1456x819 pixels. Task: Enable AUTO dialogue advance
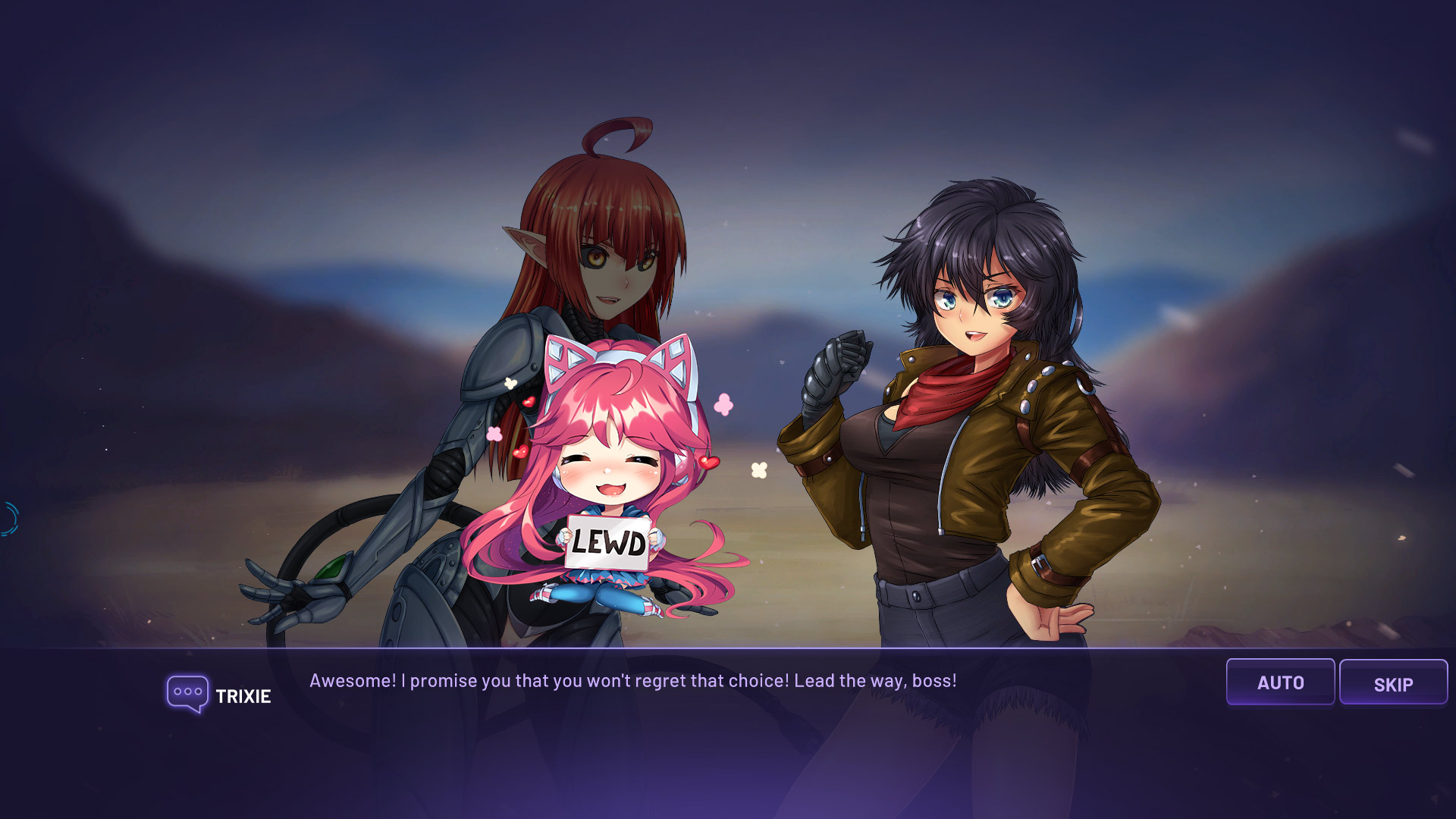tap(1280, 682)
